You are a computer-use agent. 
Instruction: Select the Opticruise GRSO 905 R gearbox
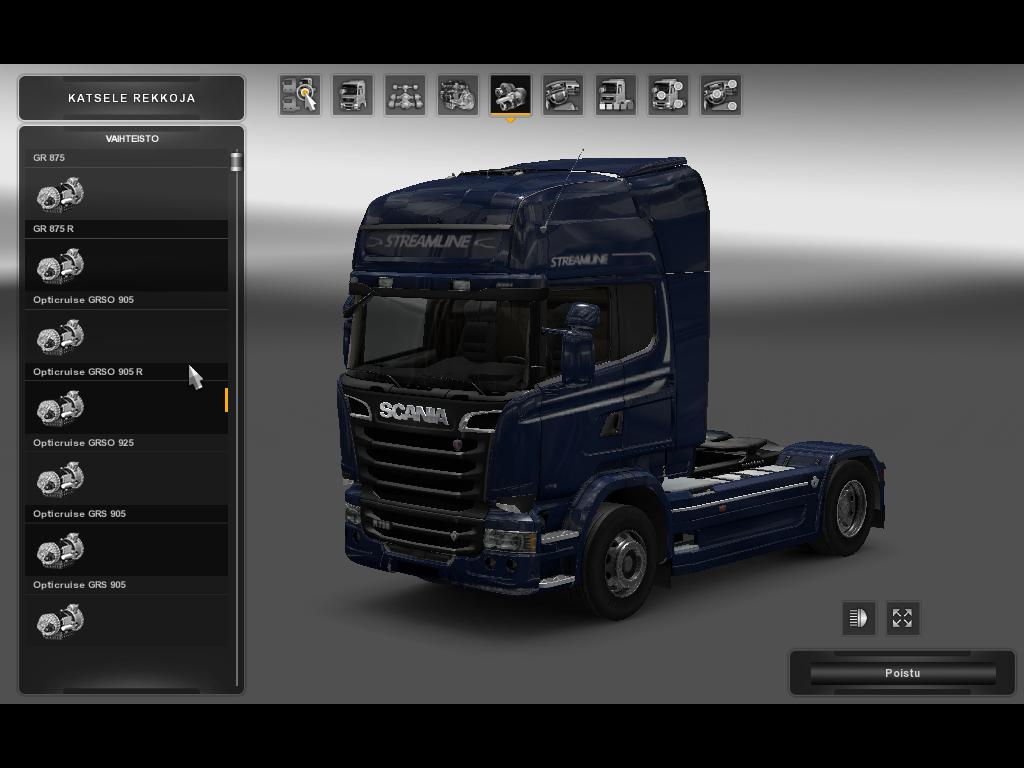[127, 407]
